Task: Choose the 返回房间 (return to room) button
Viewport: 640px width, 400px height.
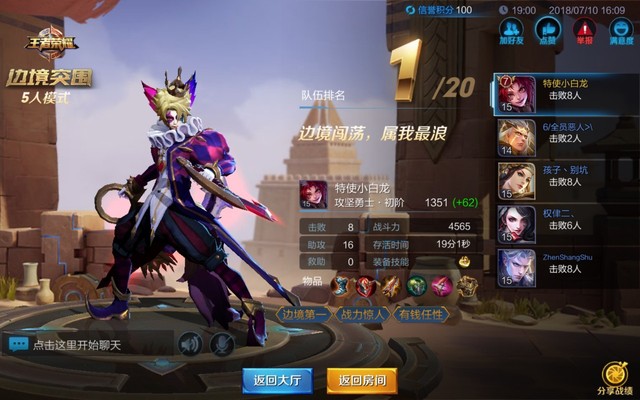Action: 362,380
